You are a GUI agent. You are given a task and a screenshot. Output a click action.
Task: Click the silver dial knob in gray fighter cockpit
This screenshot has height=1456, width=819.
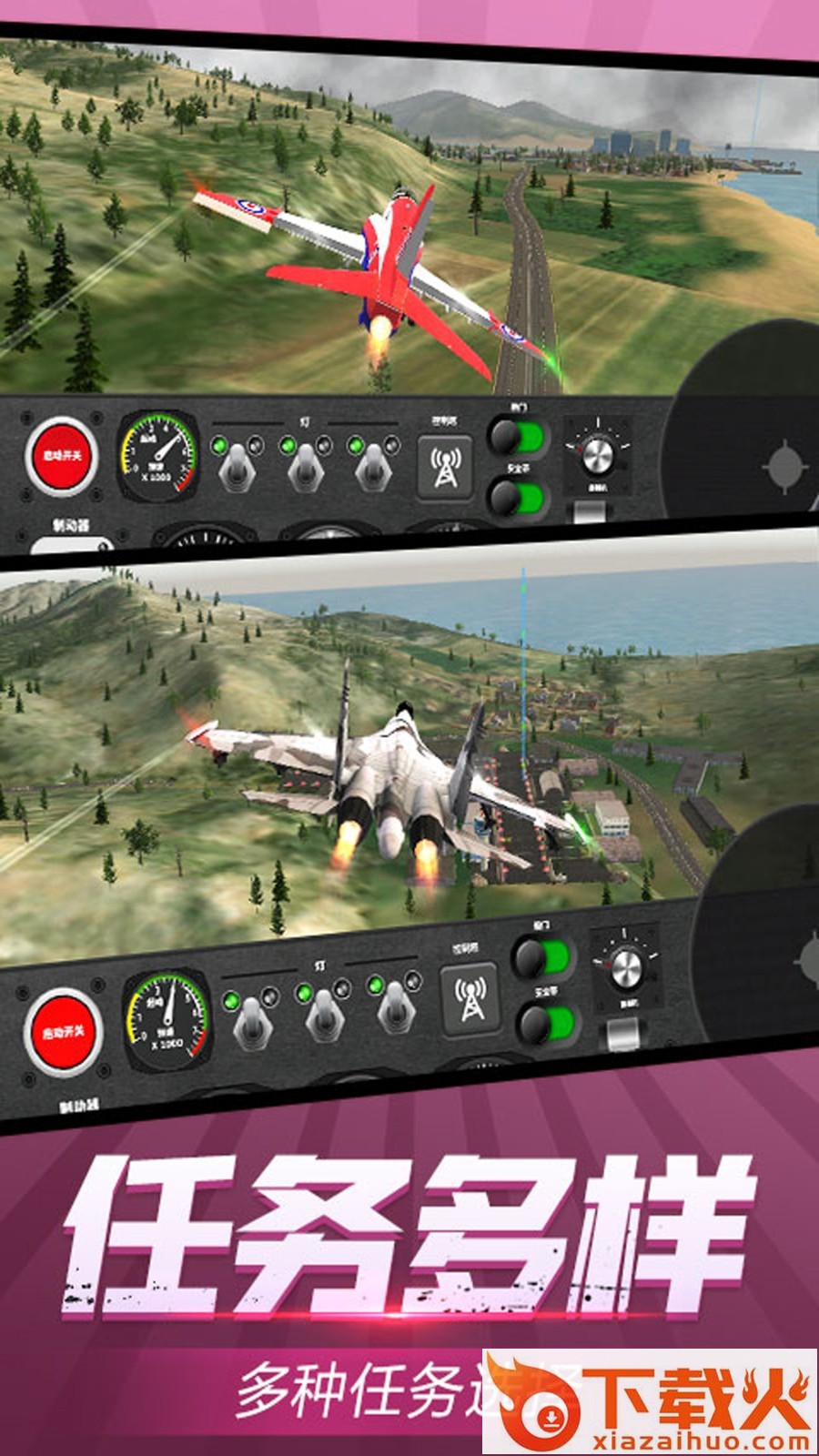pos(624,970)
